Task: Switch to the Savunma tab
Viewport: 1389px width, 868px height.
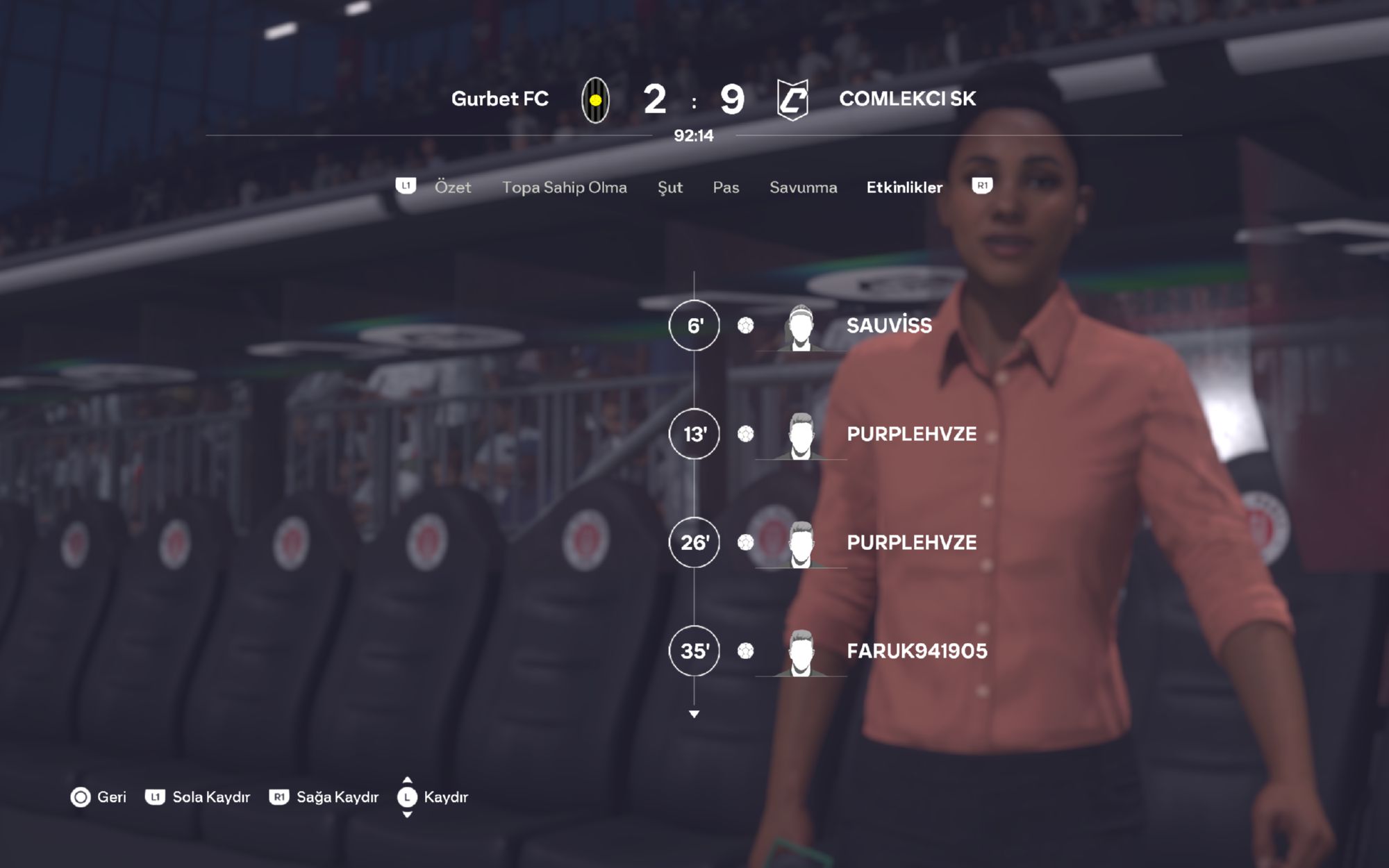Action: pos(803,187)
